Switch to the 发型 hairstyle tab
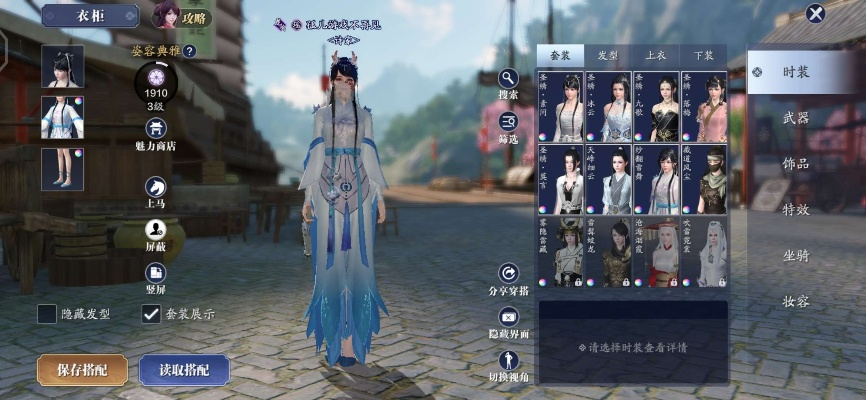This screenshot has height=400, width=866. click(x=608, y=56)
